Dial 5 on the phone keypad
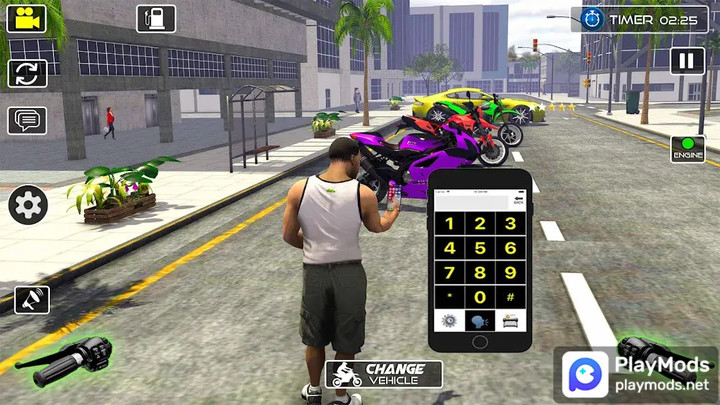Image resolution: width=720 pixels, height=405 pixels. (480, 247)
